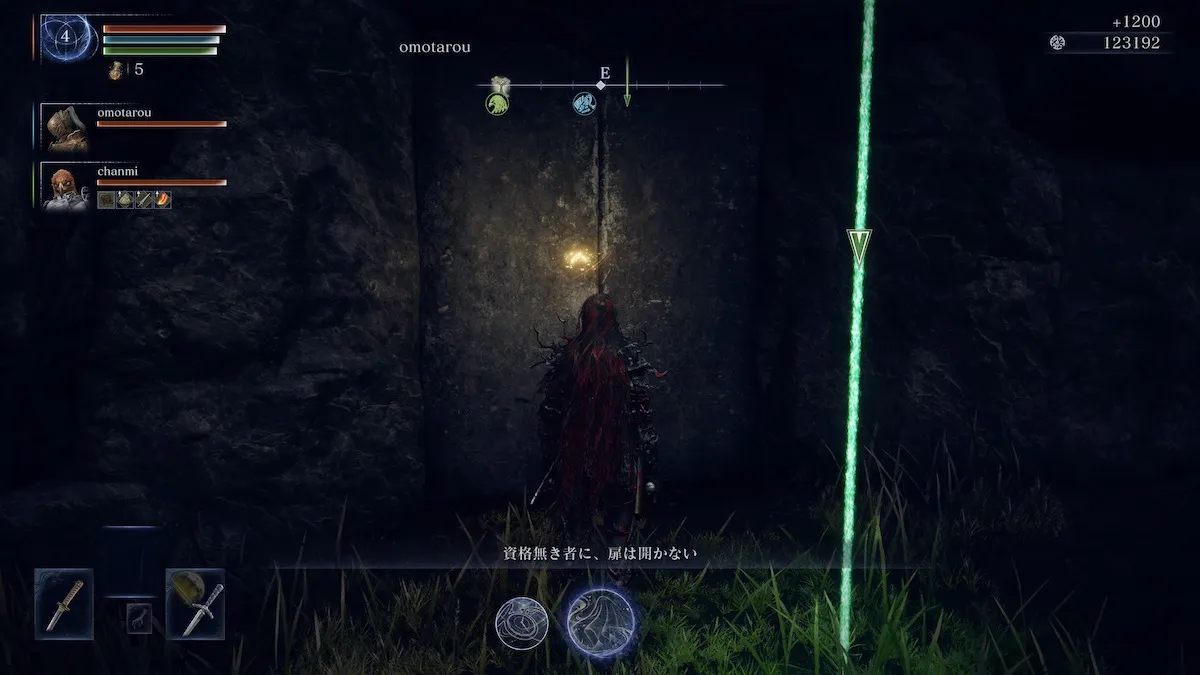Select the katana weapon slot
1200x675 pixels.
pyautogui.click(x=64, y=604)
